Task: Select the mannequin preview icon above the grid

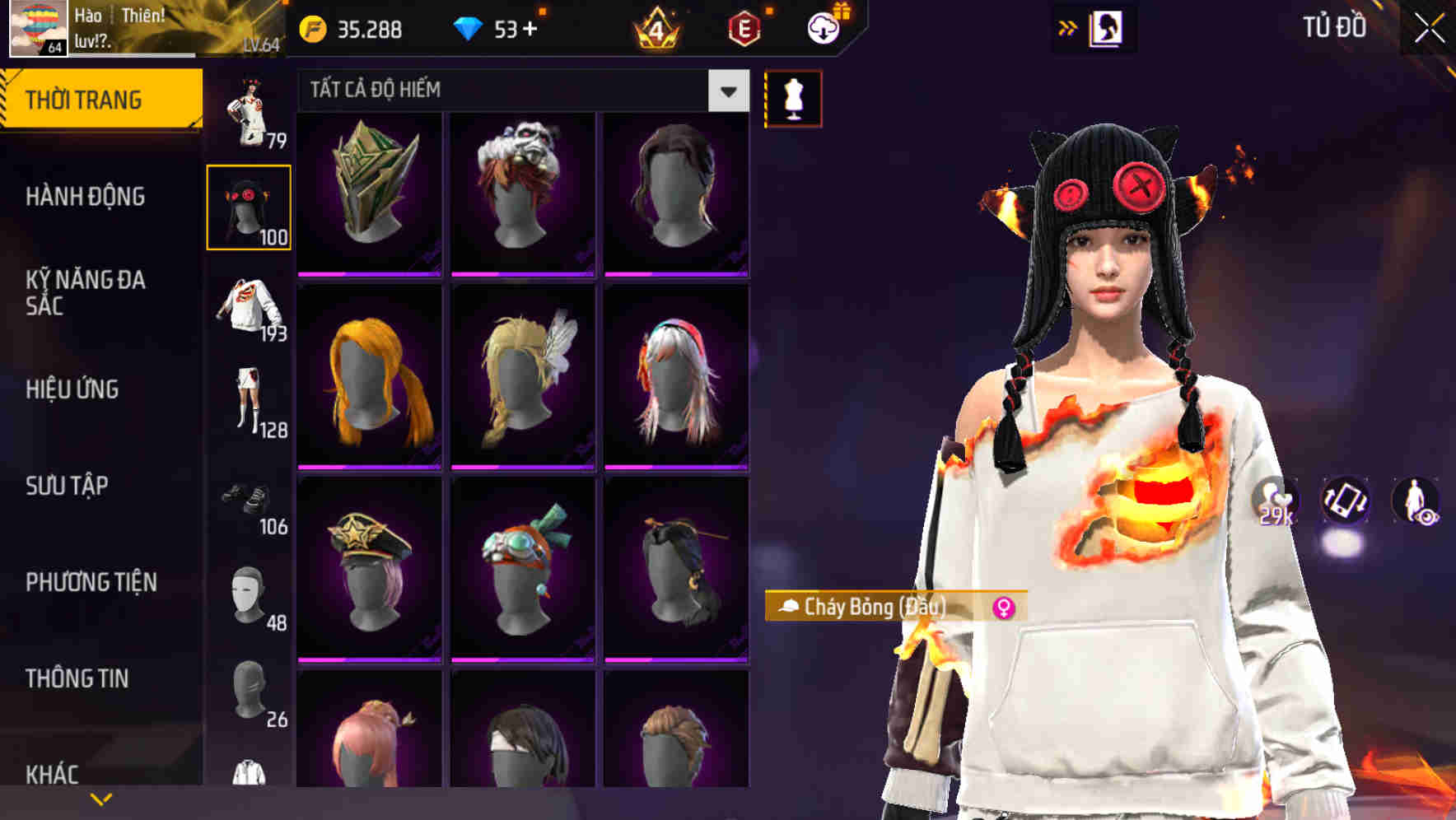Action: coord(793,98)
